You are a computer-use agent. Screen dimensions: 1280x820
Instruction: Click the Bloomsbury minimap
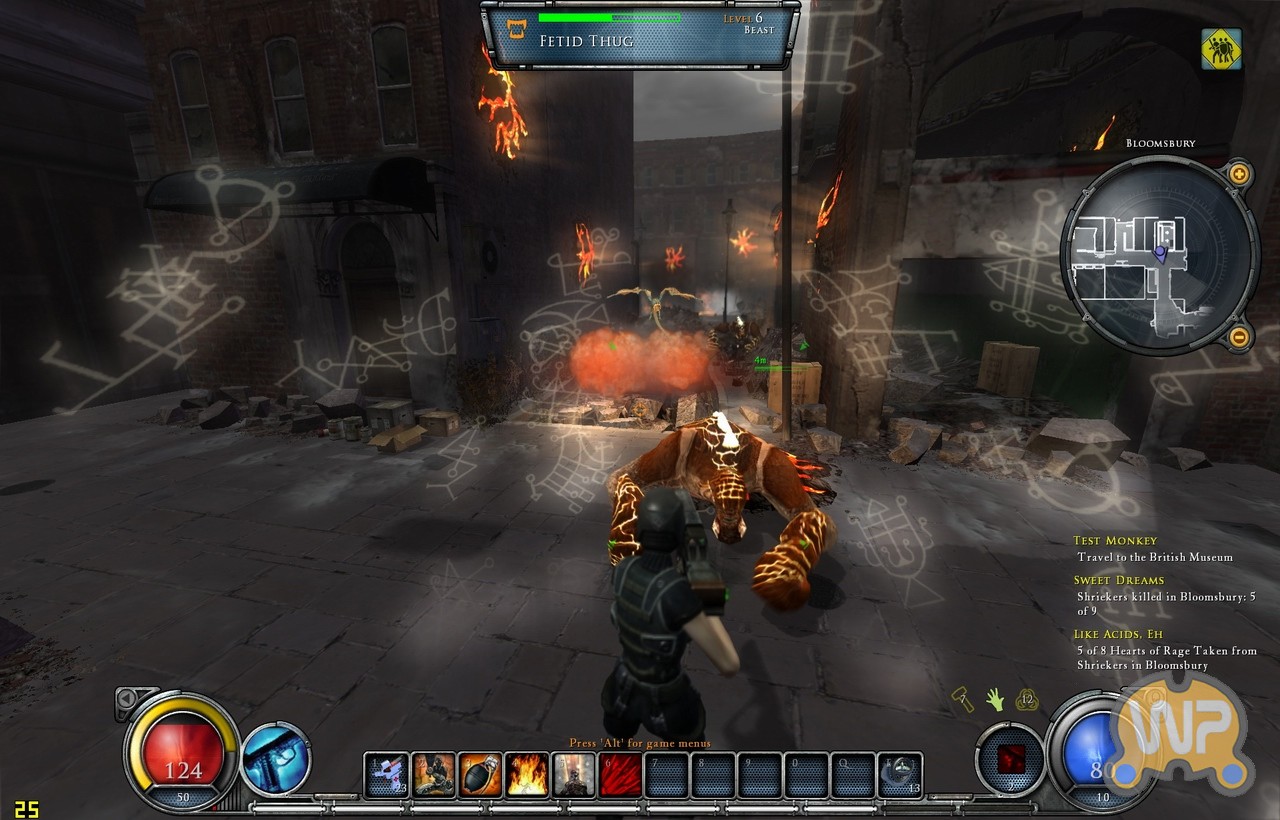pyautogui.click(x=1160, y=255)
